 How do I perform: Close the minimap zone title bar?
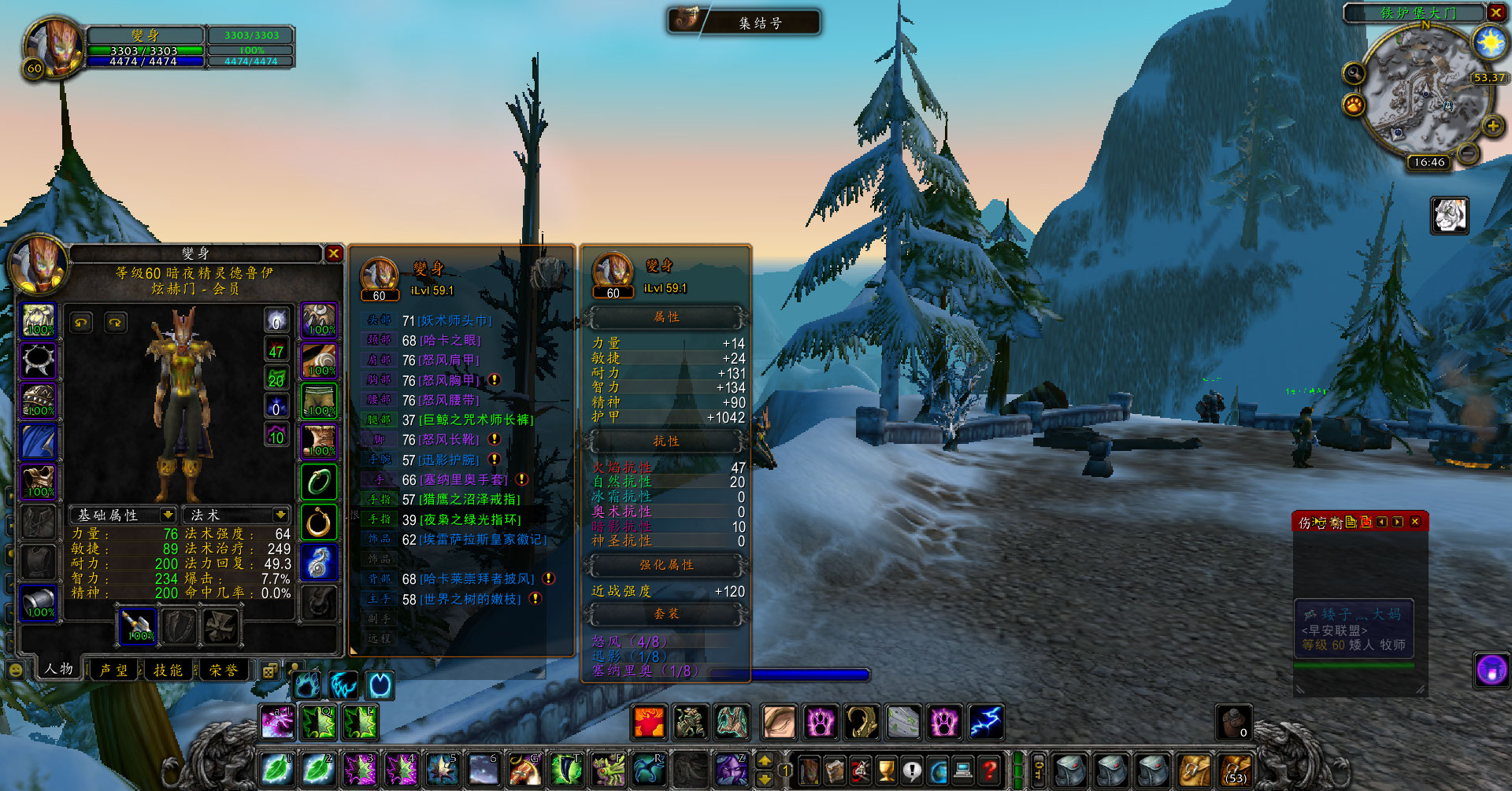click(1495, 13)
